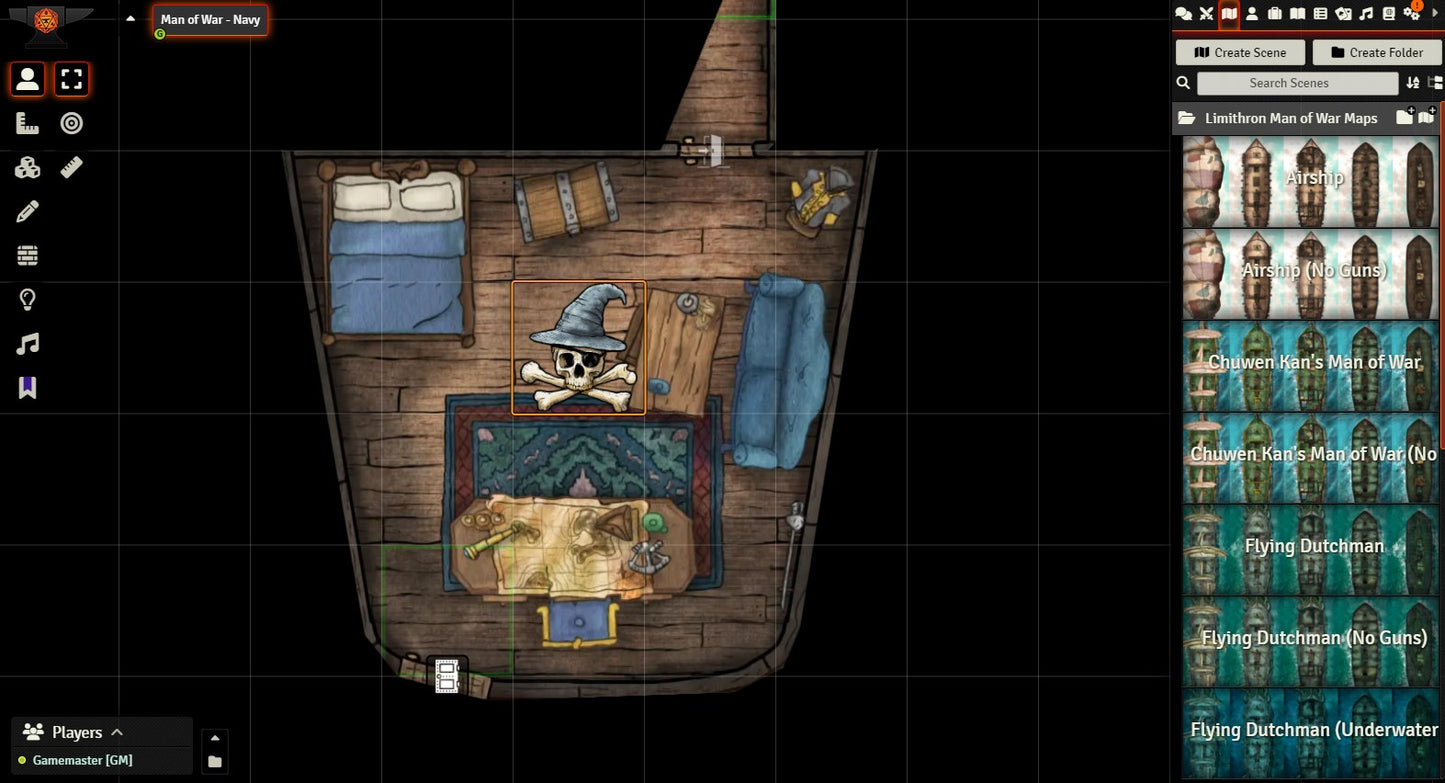
Task: Toggle the Players list expander
Action: point(116,732)
